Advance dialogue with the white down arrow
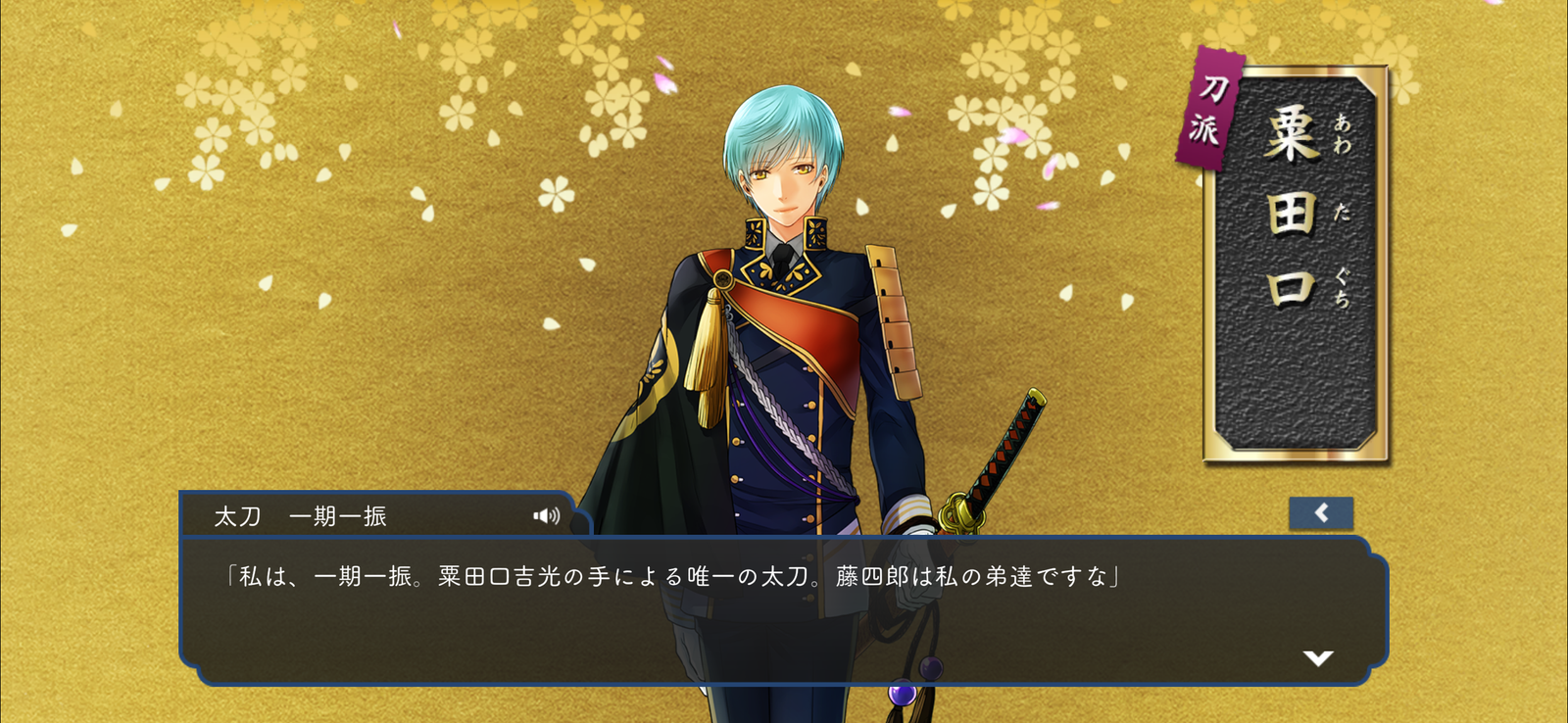This screenshot has height=723, width=1568. (1318, 658)
